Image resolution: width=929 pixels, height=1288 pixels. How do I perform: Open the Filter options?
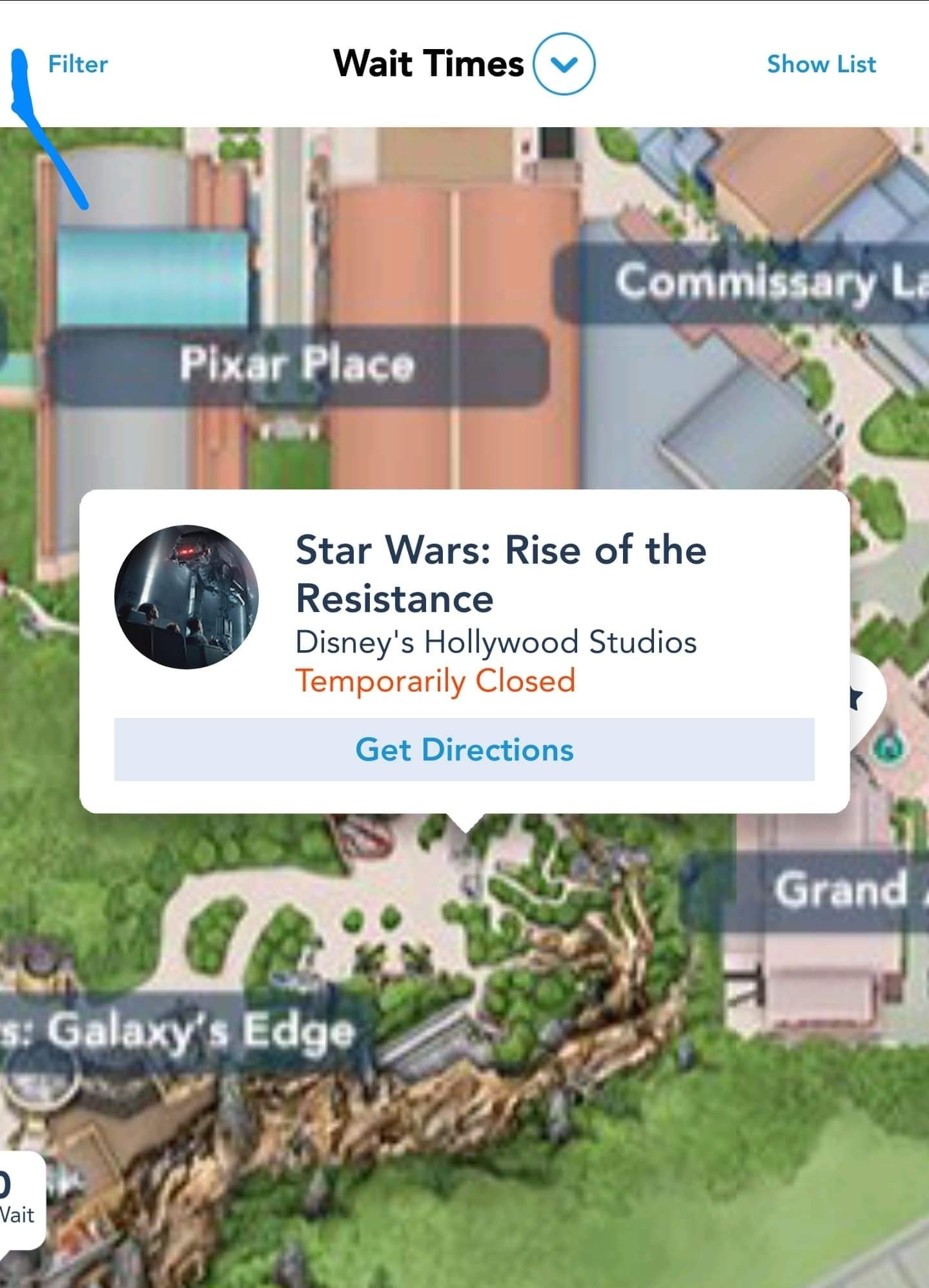pos(77,65)
